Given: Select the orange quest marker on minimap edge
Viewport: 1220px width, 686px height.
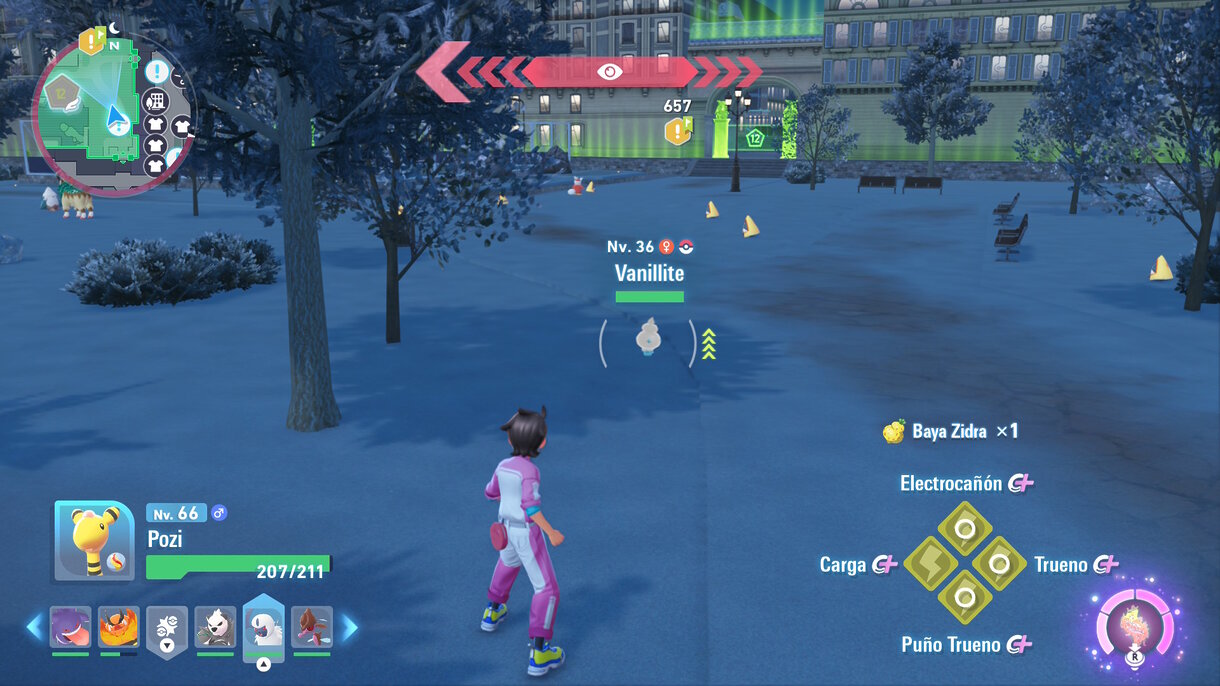Looking at the screenshot, I should tap(92, 41).
